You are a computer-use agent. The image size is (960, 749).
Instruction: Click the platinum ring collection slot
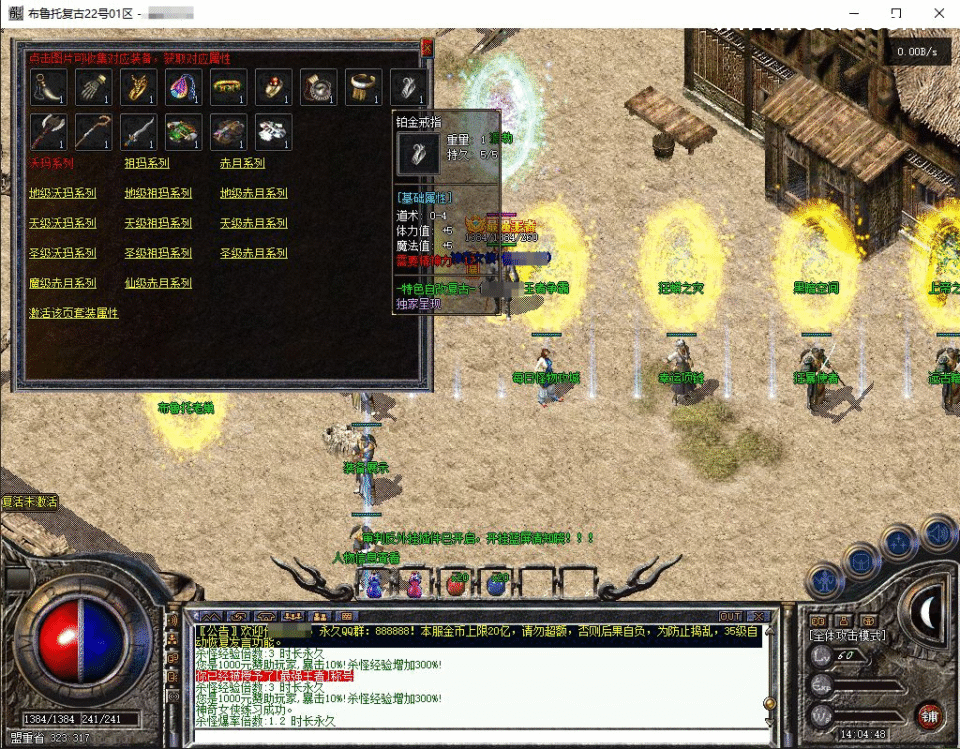tap(409, 87)
